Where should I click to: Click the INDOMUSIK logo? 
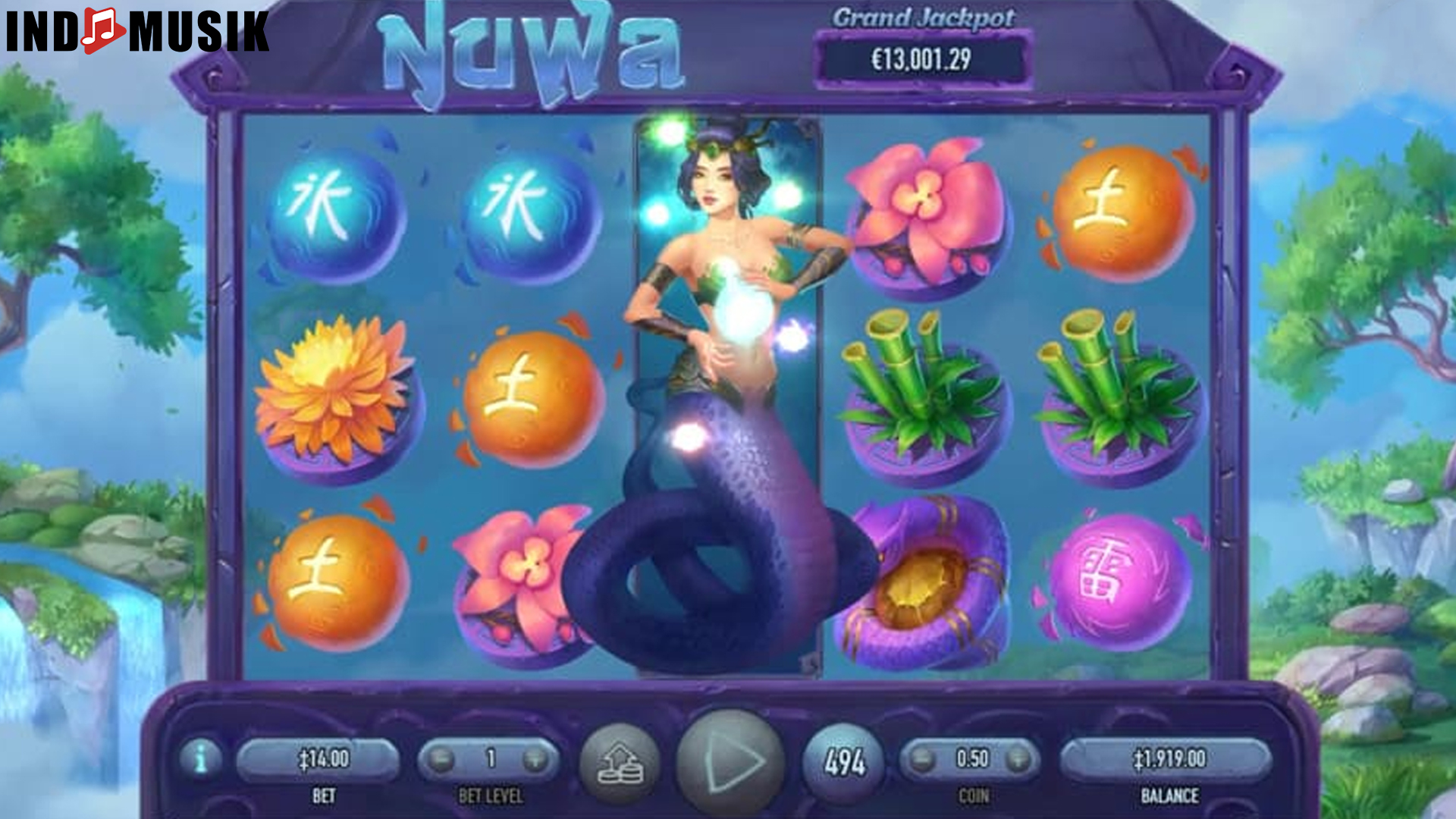tap(135, 32)
